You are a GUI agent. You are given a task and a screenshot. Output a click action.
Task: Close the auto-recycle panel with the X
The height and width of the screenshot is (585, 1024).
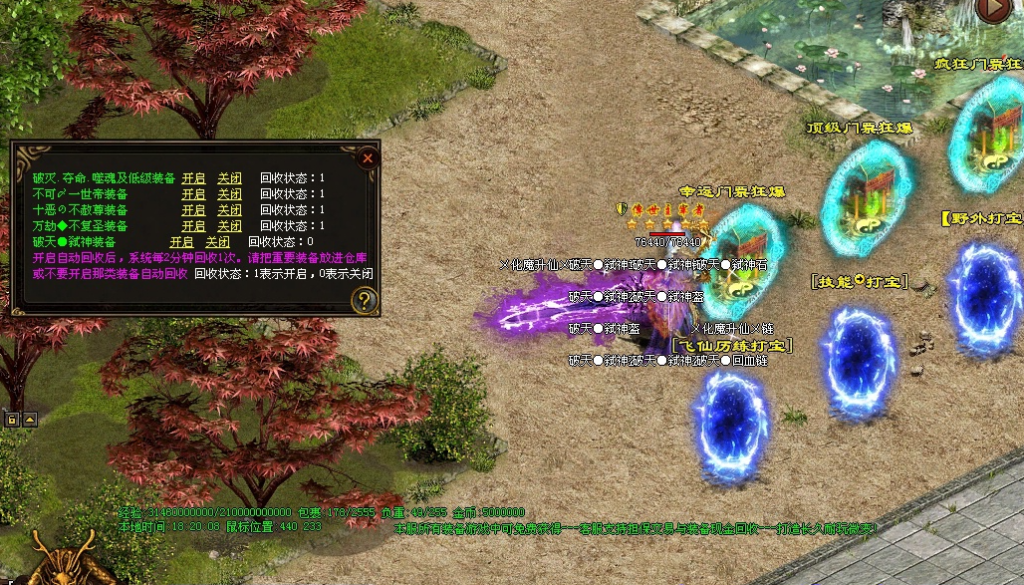click(x=368, y=157)
